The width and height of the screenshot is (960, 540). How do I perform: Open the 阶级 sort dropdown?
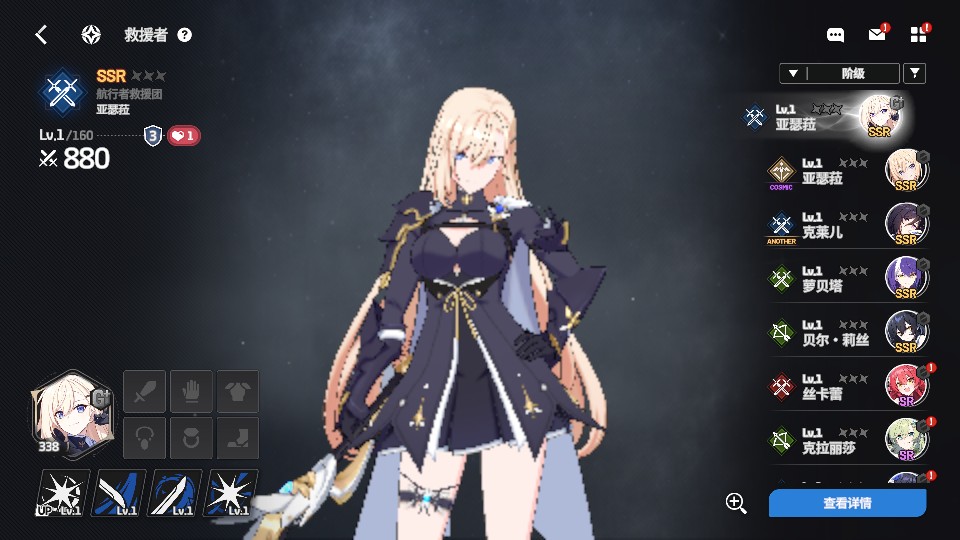click(839, 73)
